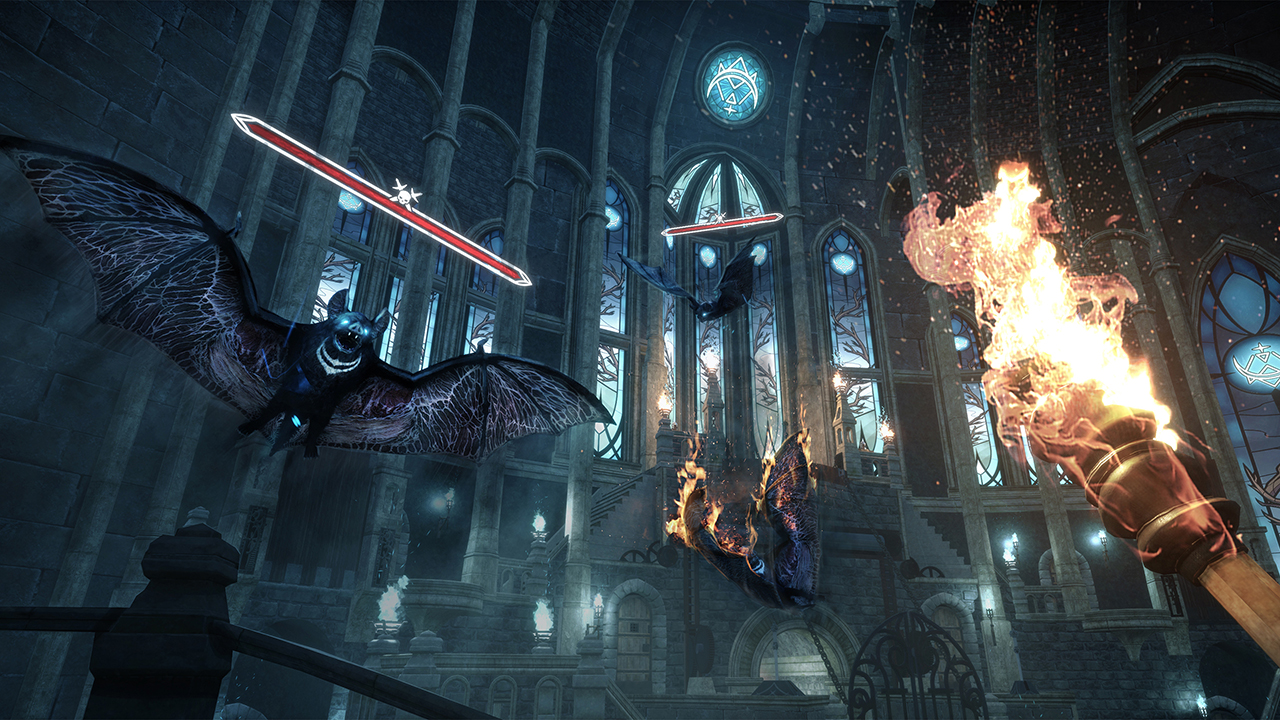This screenshot has width=1280, height=720.
Task: Select the large purple bat enemy
Action: click(330, 370)
